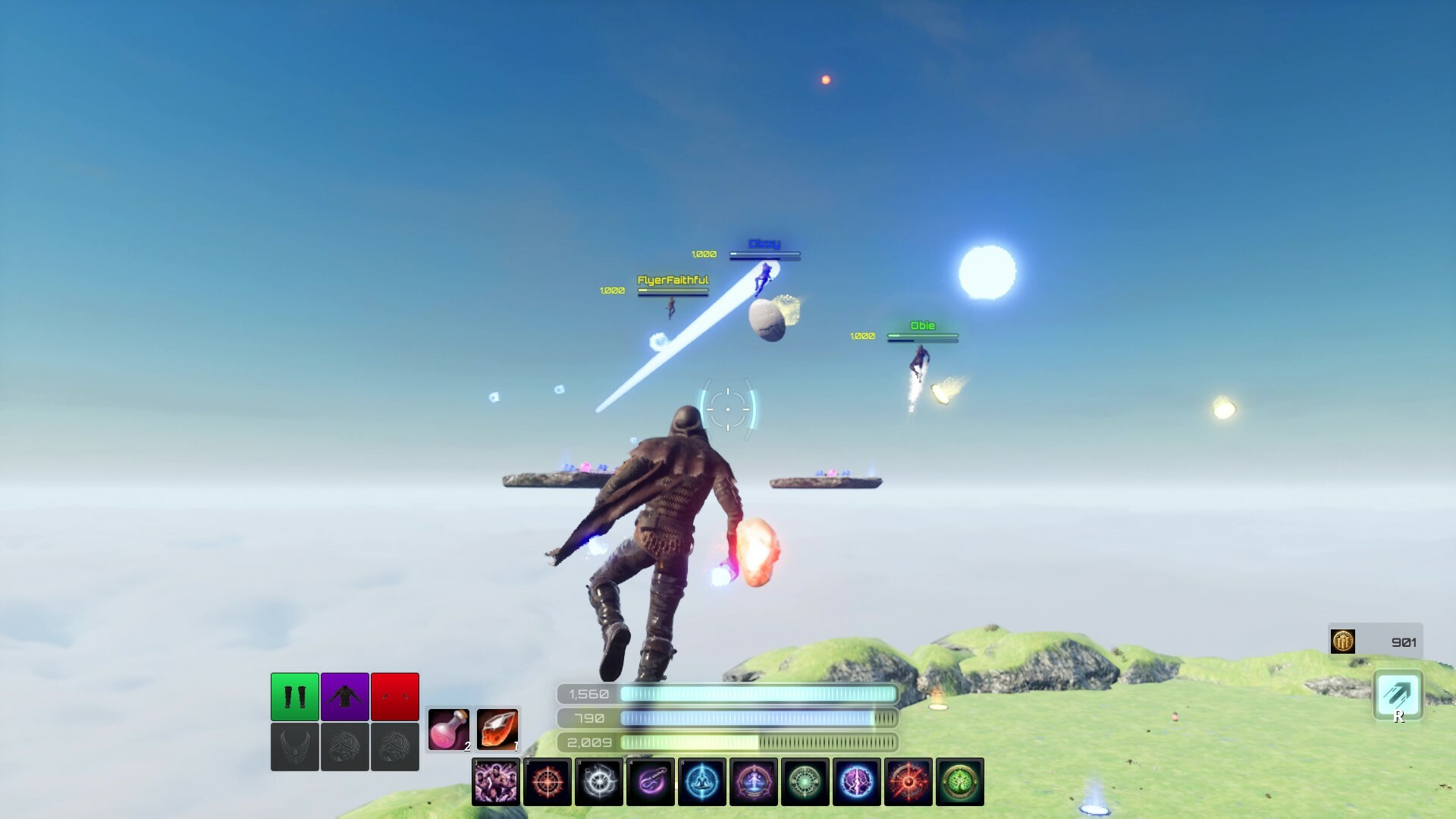The height and width of the screenshot is (819, 1456).
Task: Click Obie's green health bar
Action: click(922, 337)
